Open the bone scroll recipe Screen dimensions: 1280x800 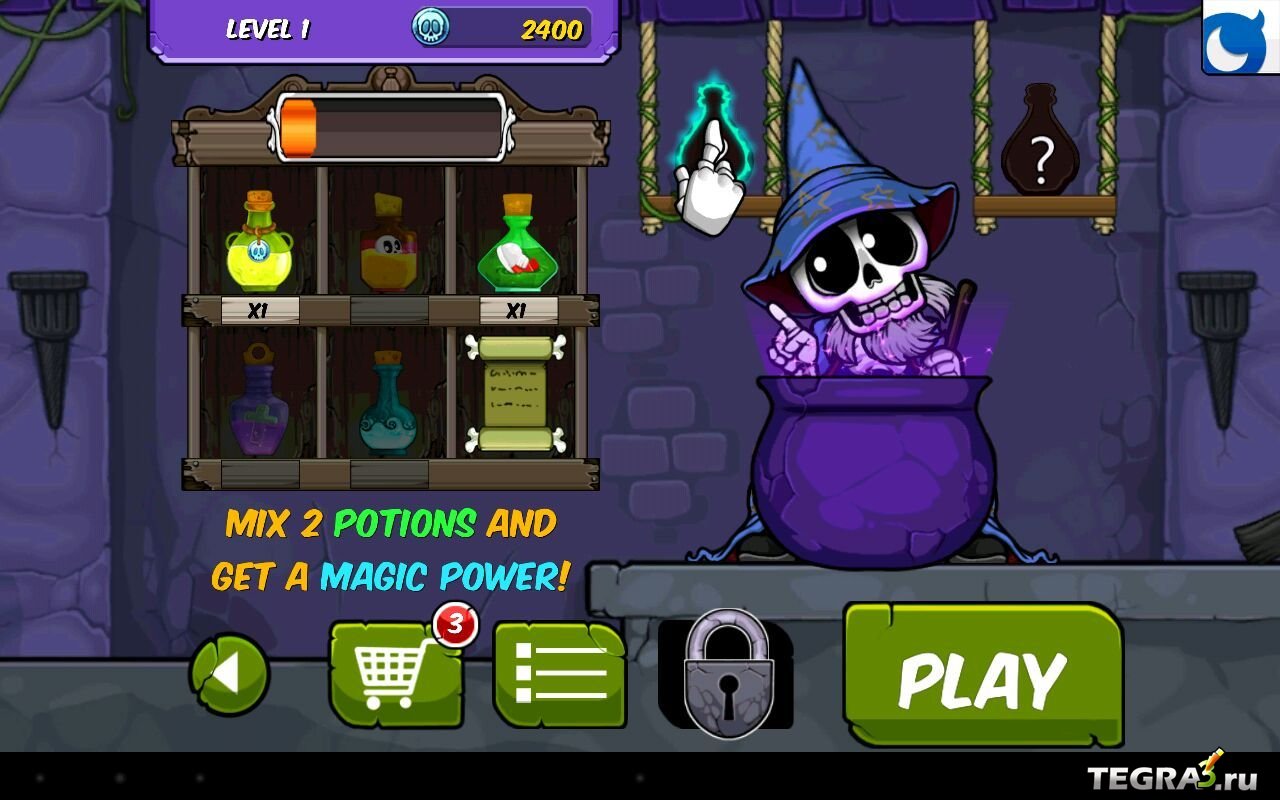(x=516, y=395)
